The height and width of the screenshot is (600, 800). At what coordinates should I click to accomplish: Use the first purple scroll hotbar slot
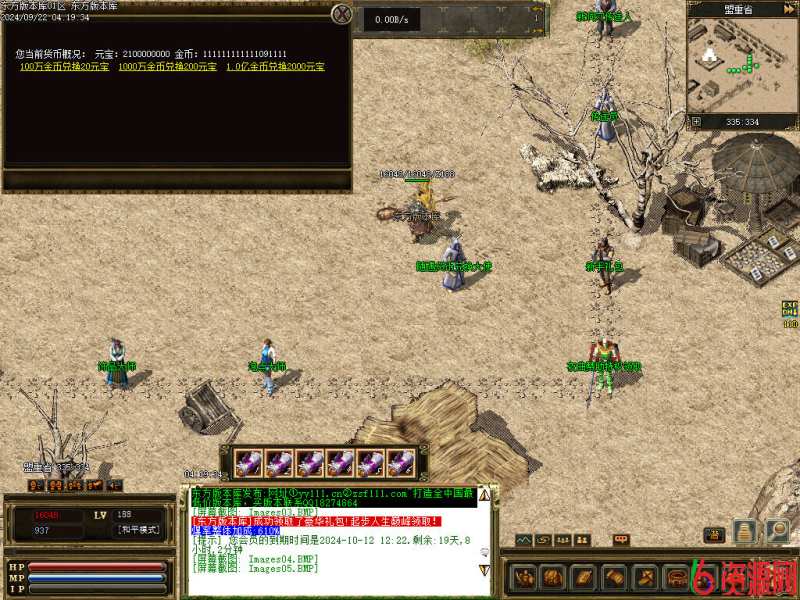[x=248, y=463]
